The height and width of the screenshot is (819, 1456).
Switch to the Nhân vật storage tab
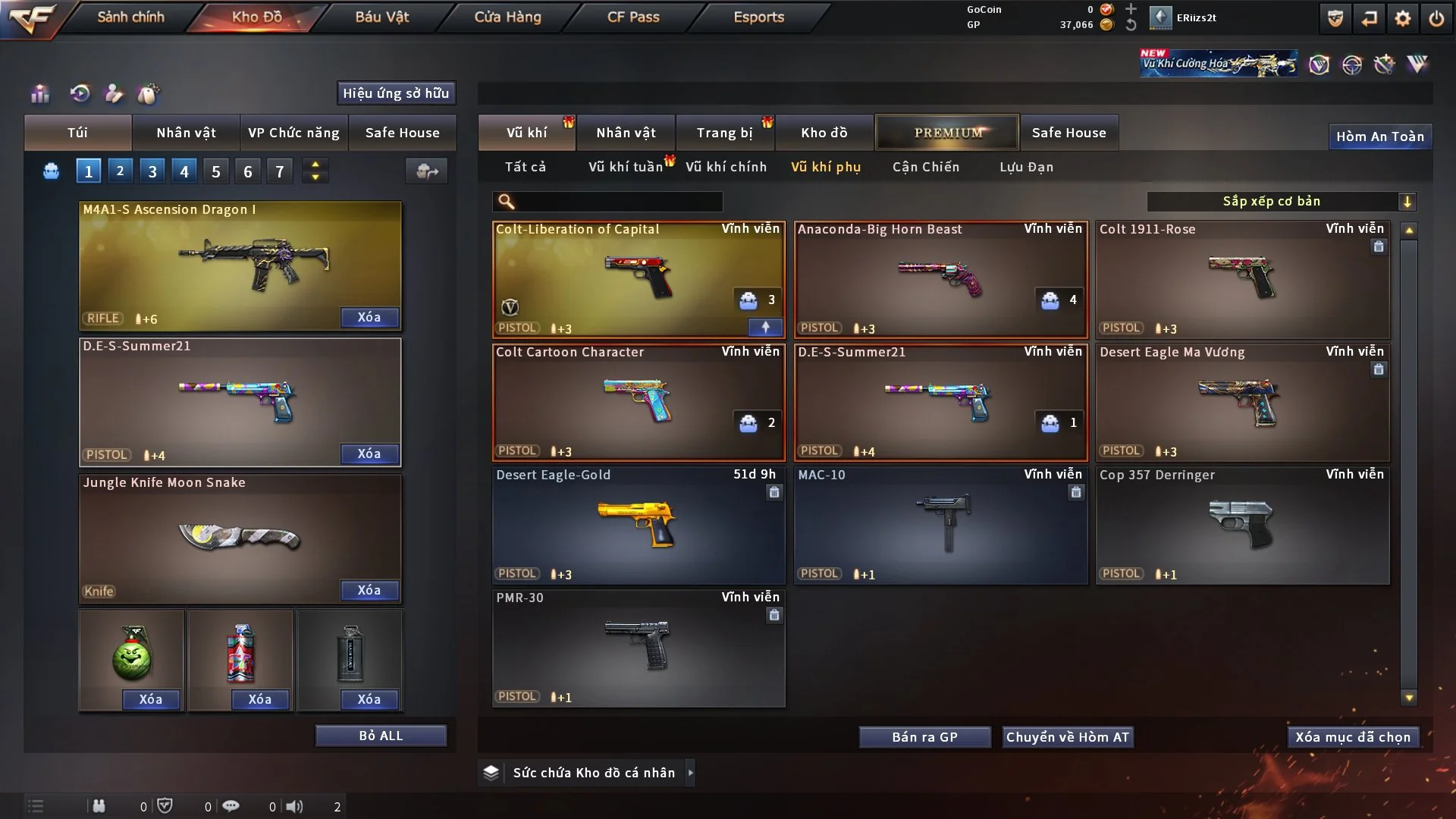[626, 133]
